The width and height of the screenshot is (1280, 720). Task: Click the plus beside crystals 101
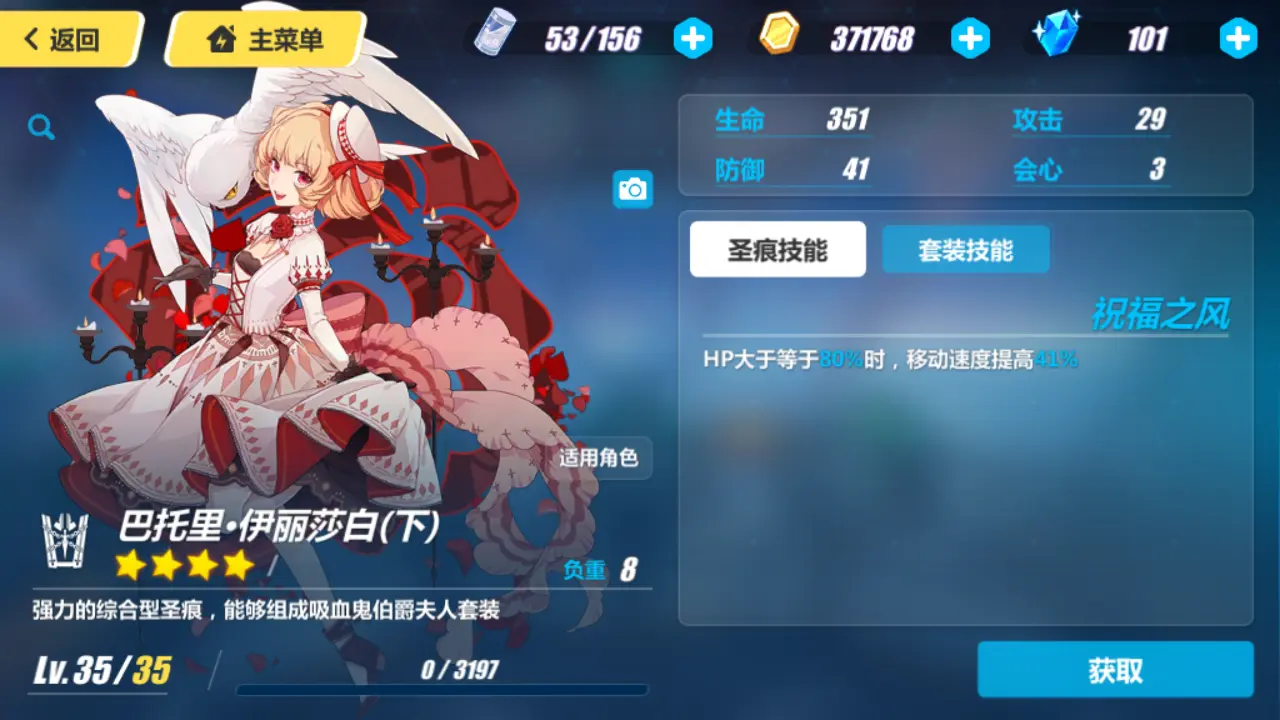coord(1238,38)
